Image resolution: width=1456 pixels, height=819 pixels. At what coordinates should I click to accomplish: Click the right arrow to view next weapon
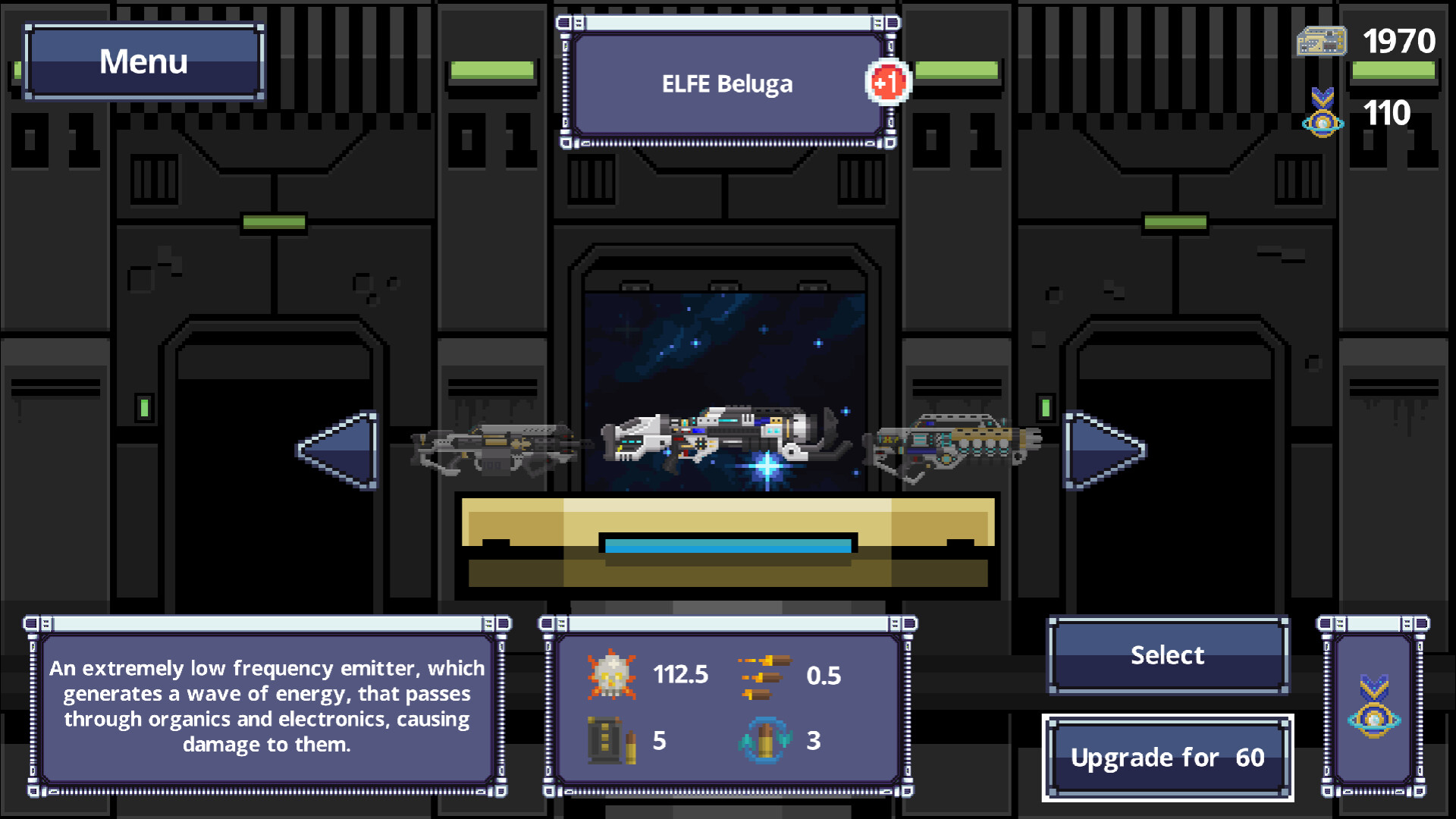[x=1101, y=449]
